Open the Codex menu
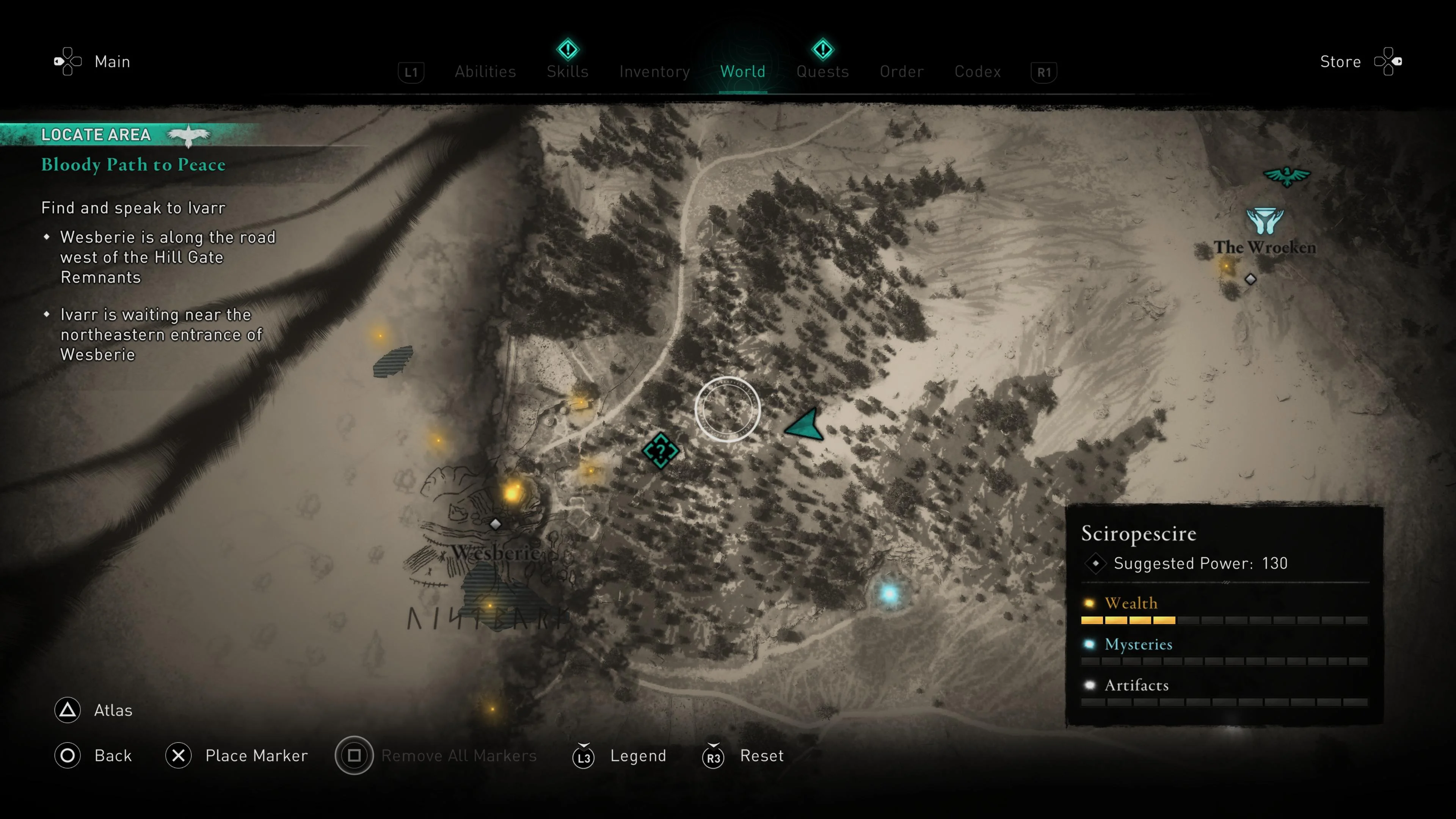Screen dimensions: 1456x819 pos(977,71)
